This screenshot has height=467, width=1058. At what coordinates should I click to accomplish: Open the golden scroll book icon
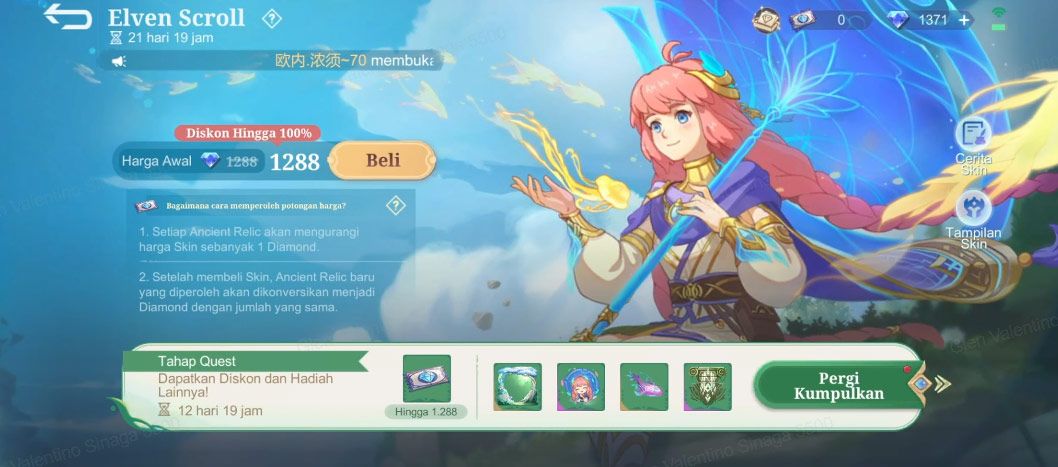[x=767, y=20]
